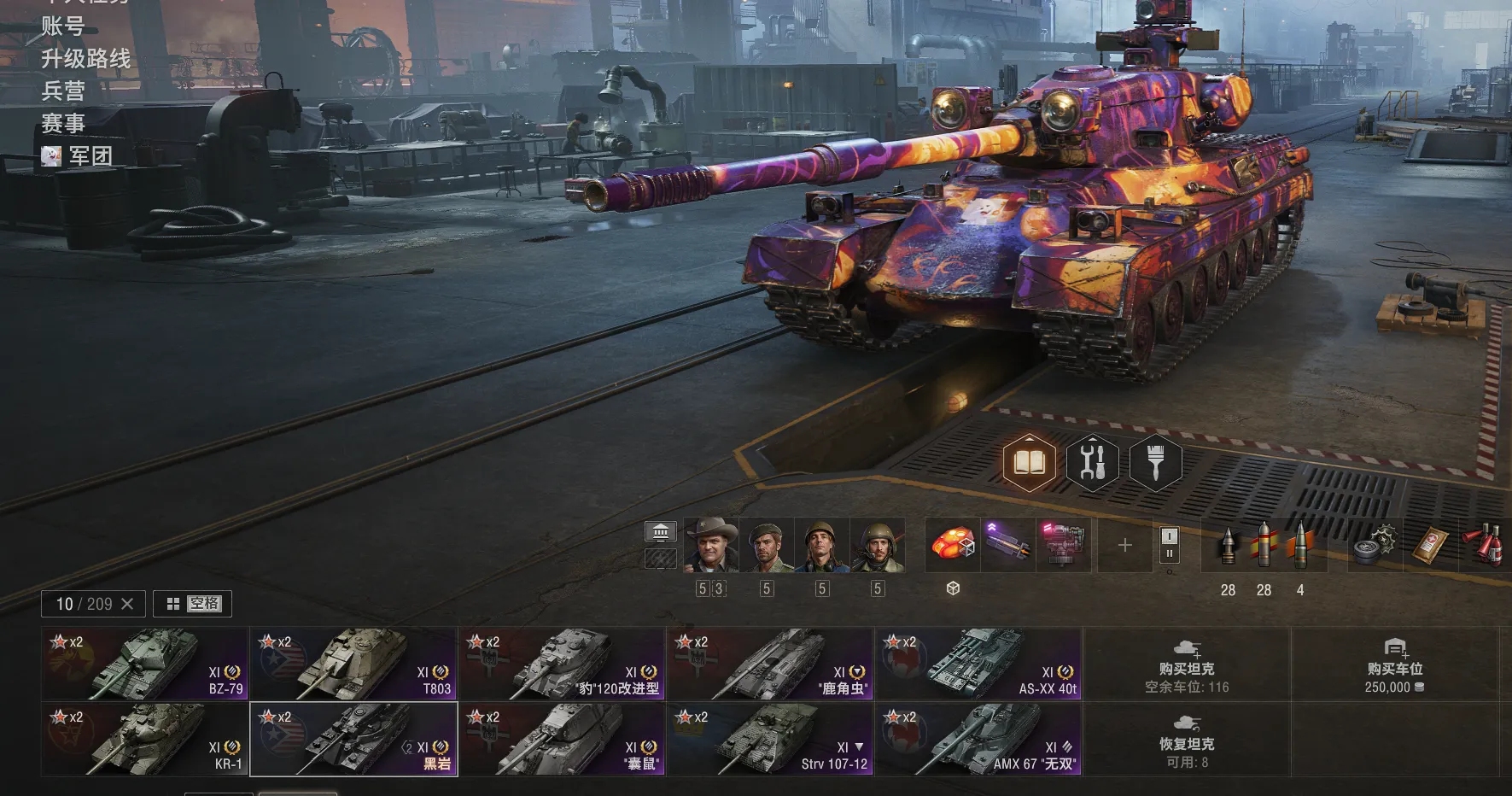This screenshot has width=1512, height=796.
Task: Open the 账号 account menu
Action: [63, 26]
